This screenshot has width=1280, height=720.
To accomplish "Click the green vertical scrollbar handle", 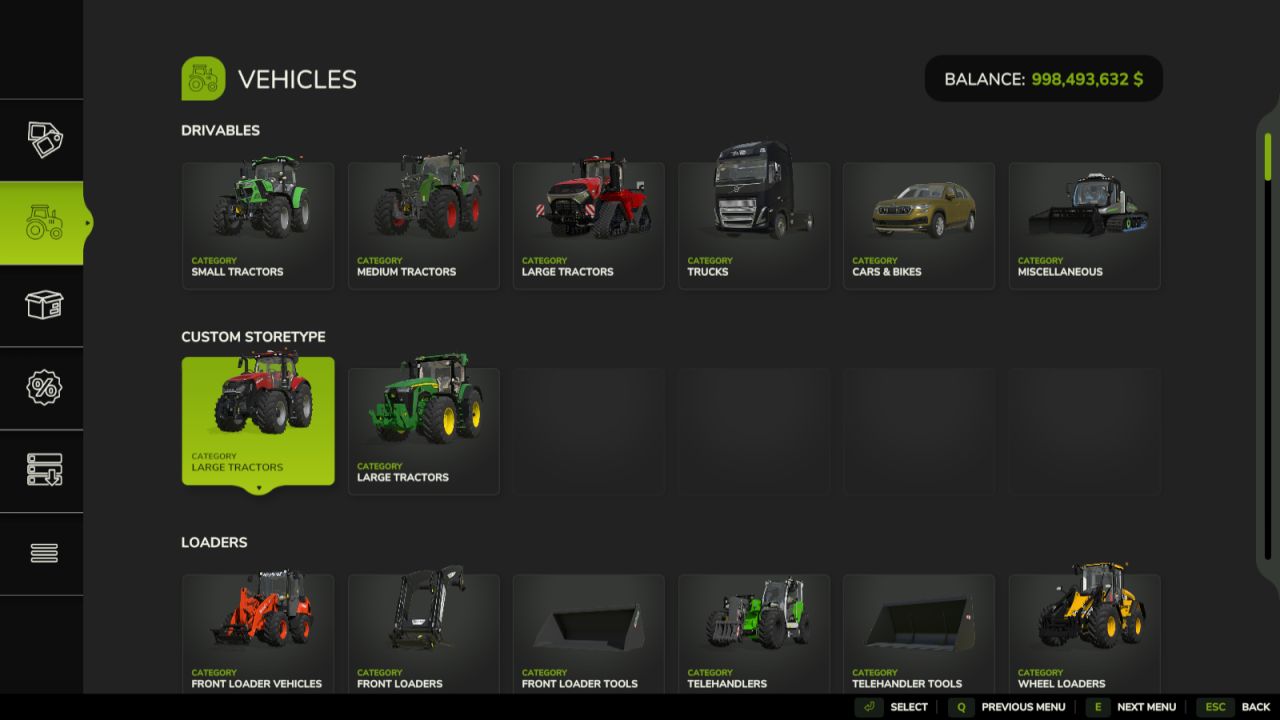I will click(1268, 157).
